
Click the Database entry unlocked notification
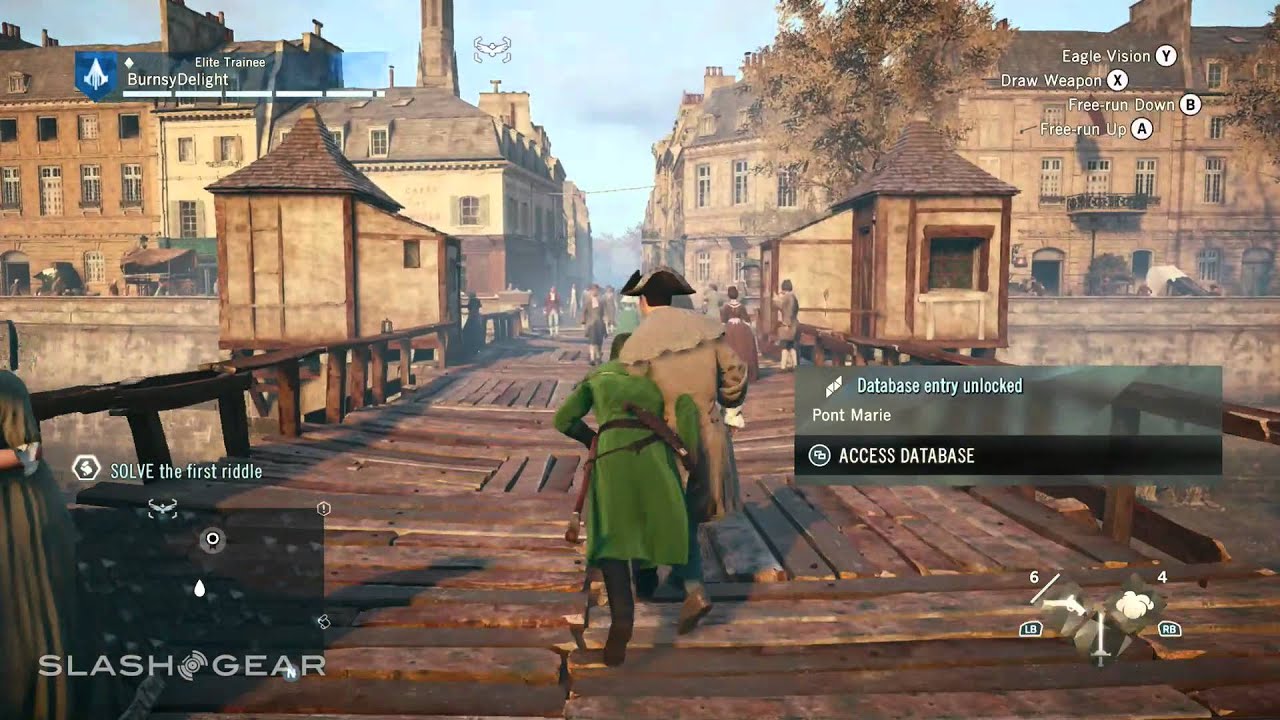tap(938, 386)
